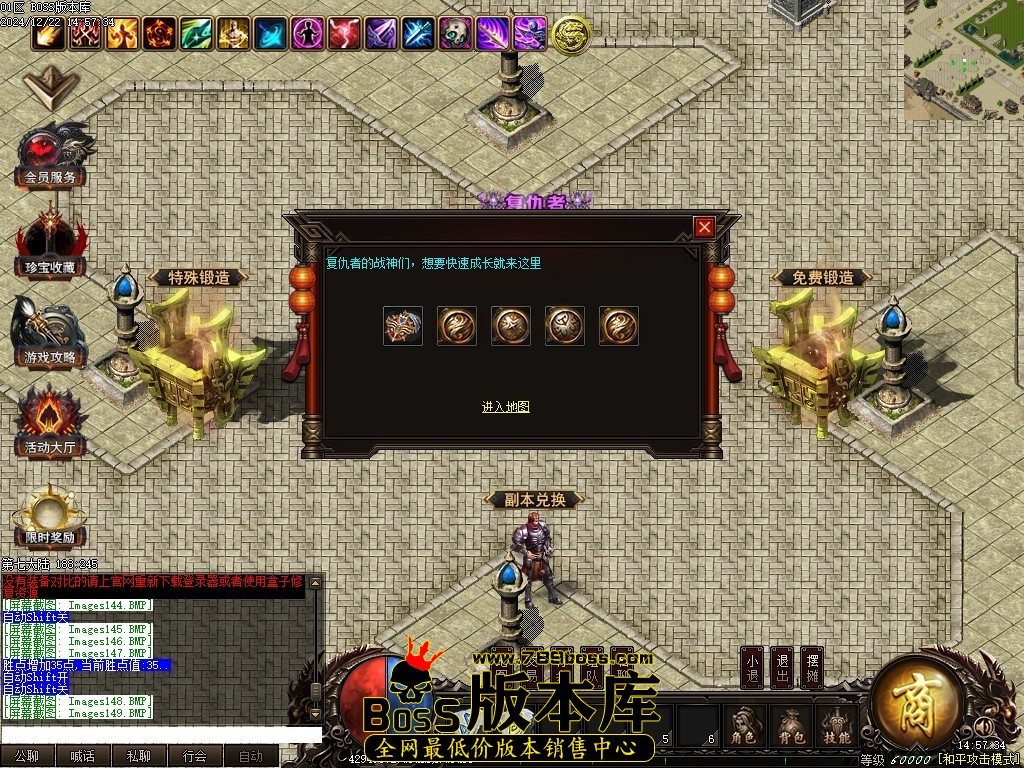Screen dimensions: 1024x768
Task: Open the 摆摊 stall button
Action: [811, 668]
